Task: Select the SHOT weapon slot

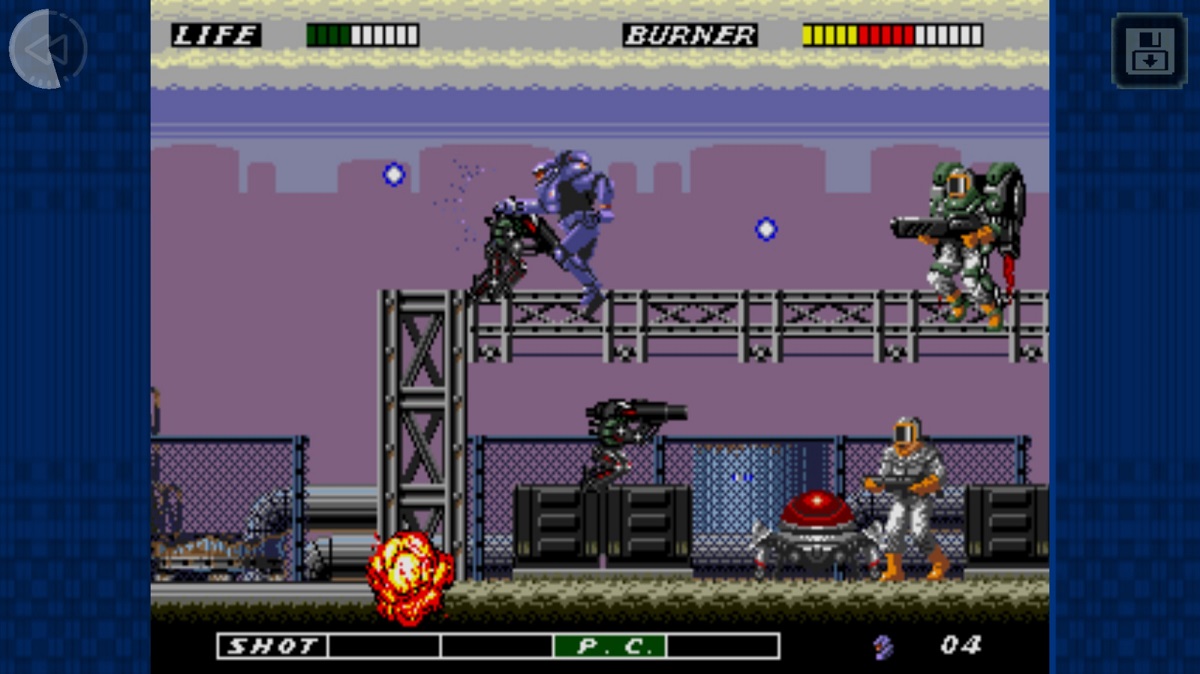Action: coord(273,646)
